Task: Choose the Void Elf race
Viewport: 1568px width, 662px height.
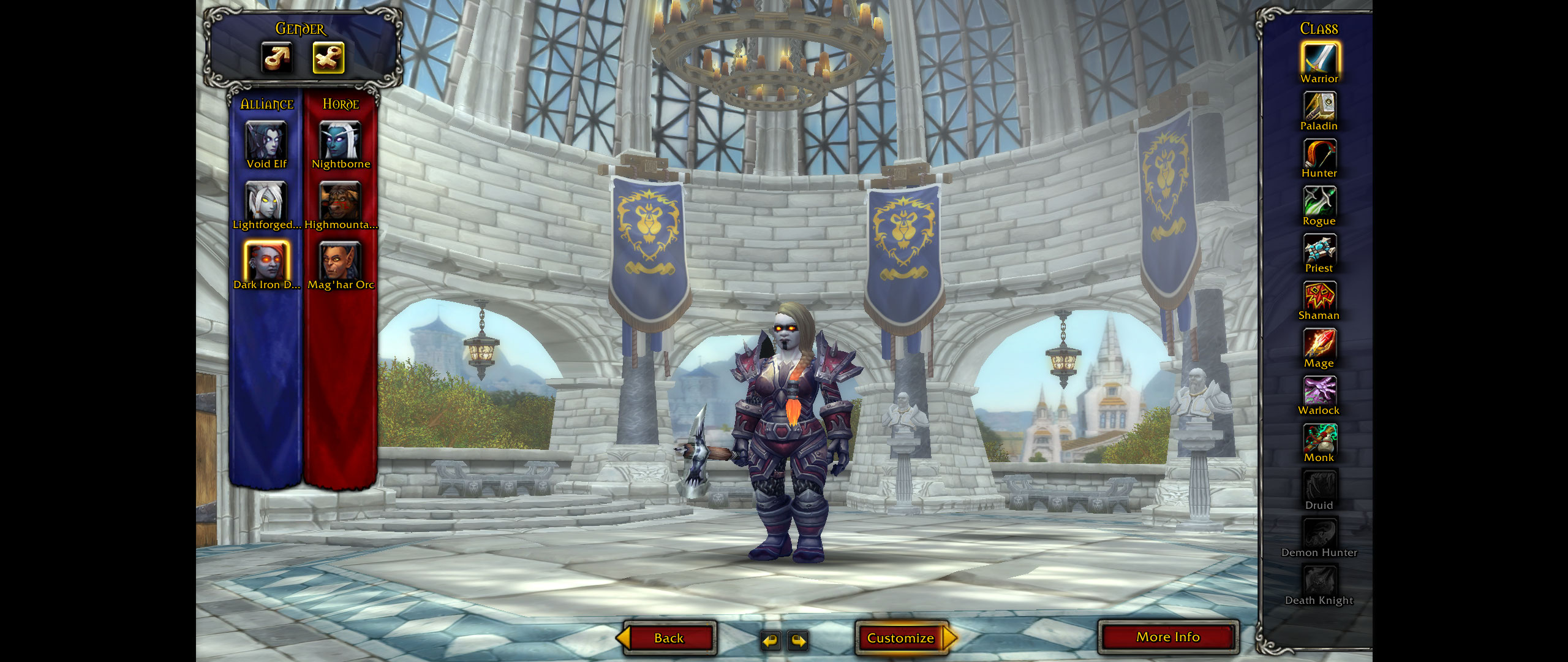Action: tap(266, 141)
